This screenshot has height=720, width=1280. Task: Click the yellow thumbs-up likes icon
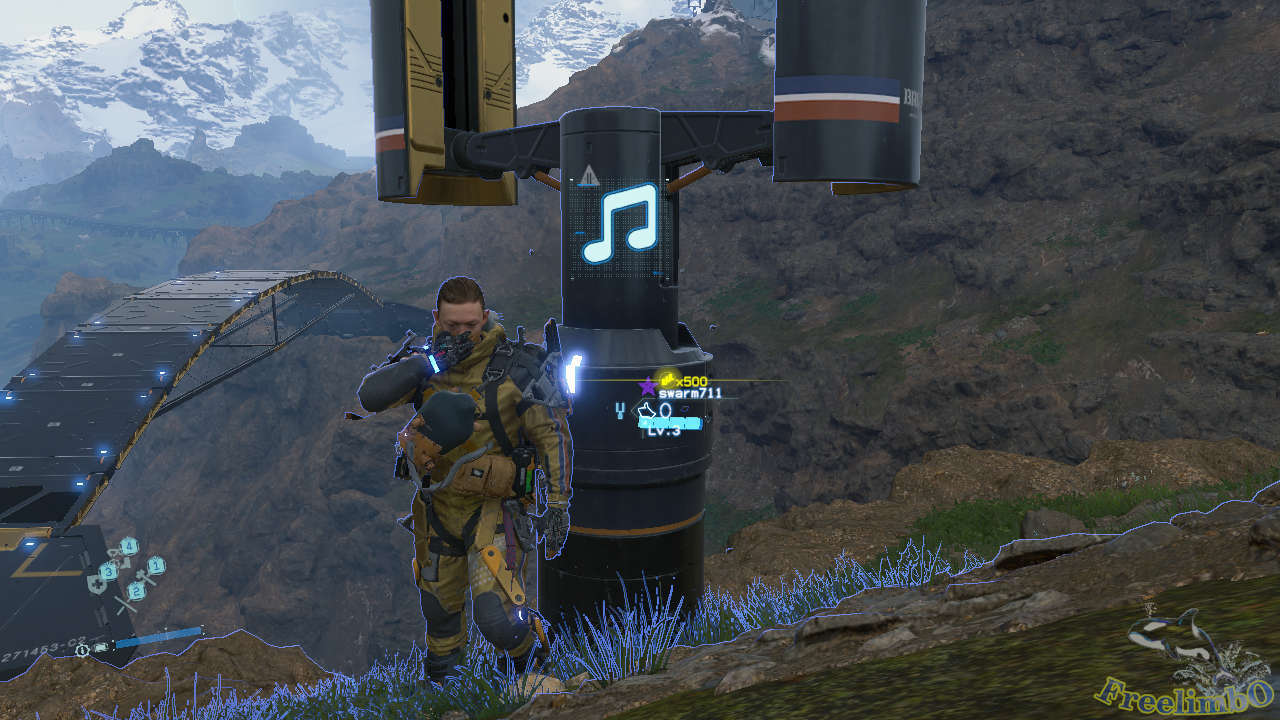(x=668, y=380)
